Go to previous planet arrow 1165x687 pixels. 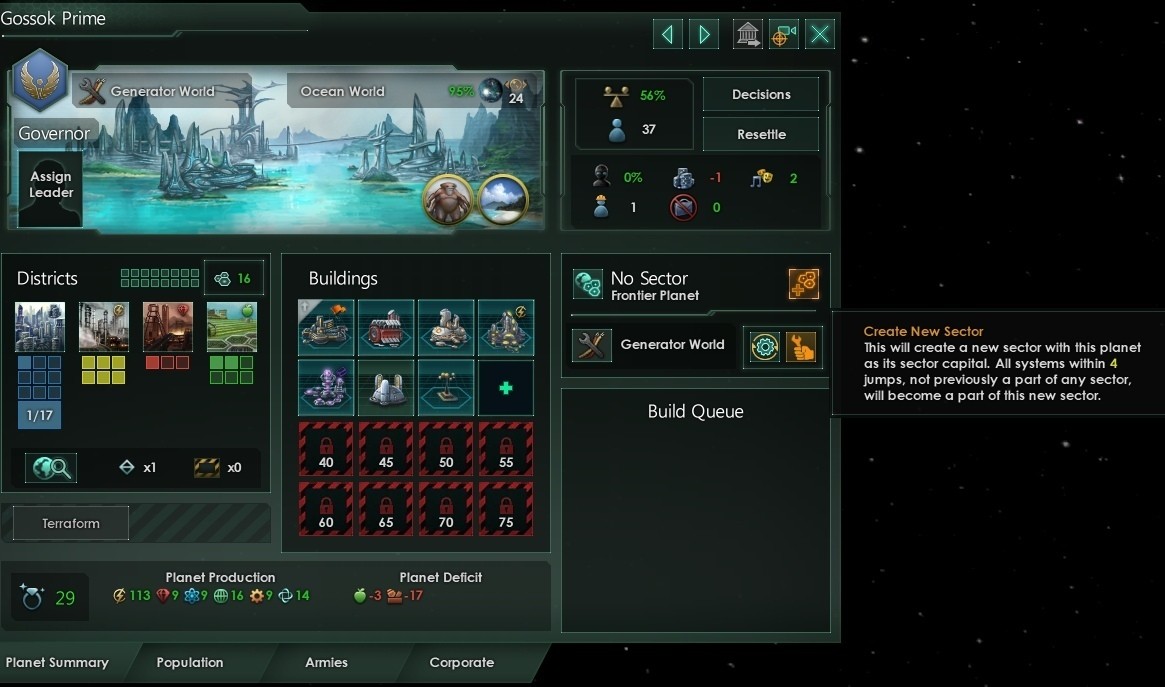[667, 35]
